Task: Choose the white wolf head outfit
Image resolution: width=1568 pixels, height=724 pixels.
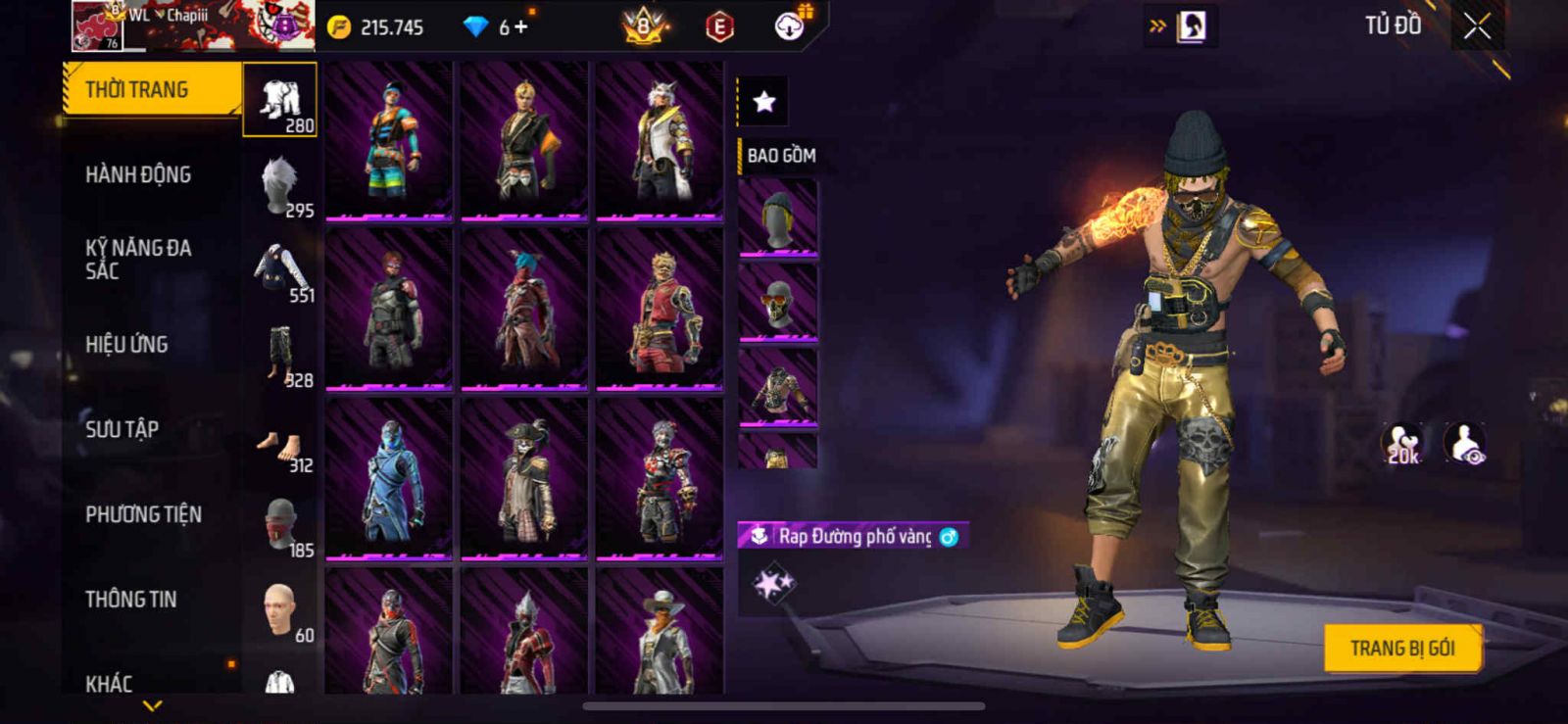Action: pos(660,141)
